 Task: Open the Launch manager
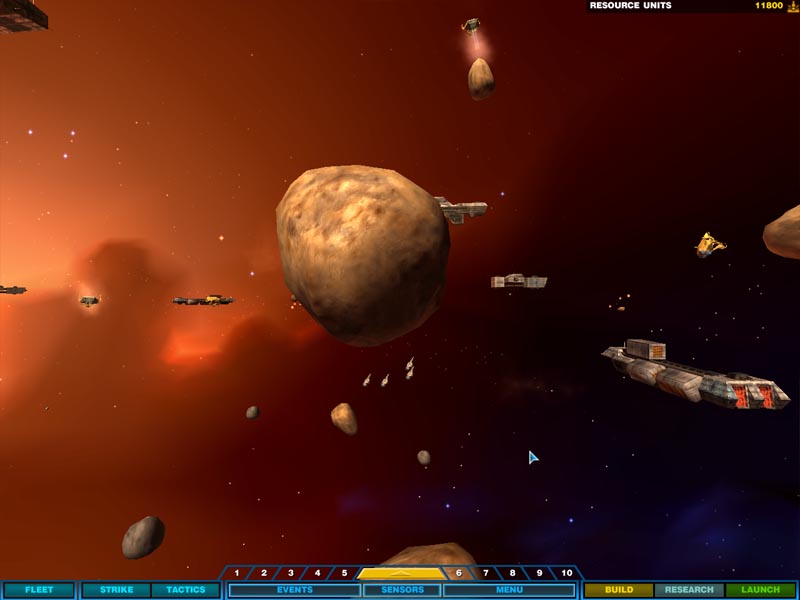click(x=761, y=590)
